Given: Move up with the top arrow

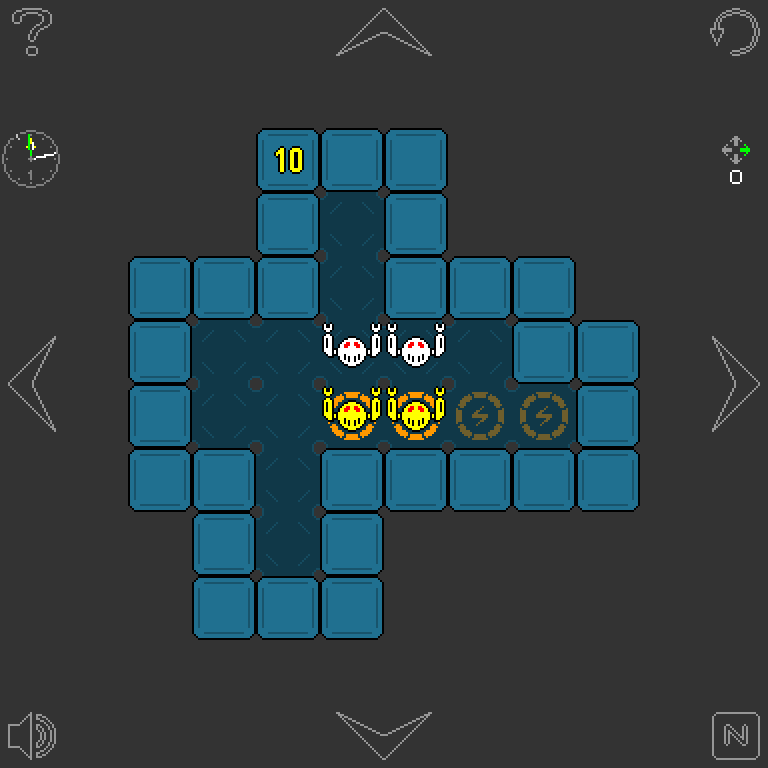Looking at the screenshot, I should tap(384, 33).
